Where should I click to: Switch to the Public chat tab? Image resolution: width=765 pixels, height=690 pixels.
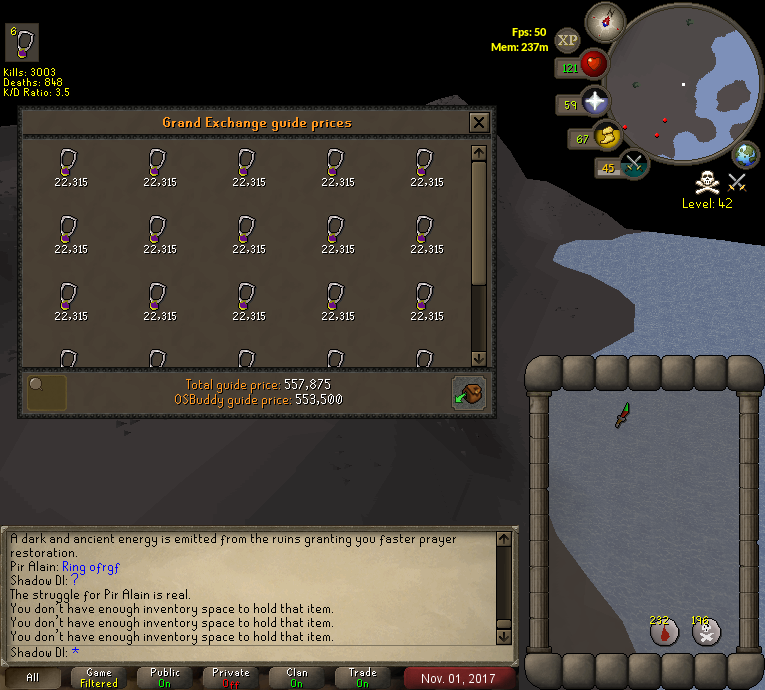click(165, 677)
